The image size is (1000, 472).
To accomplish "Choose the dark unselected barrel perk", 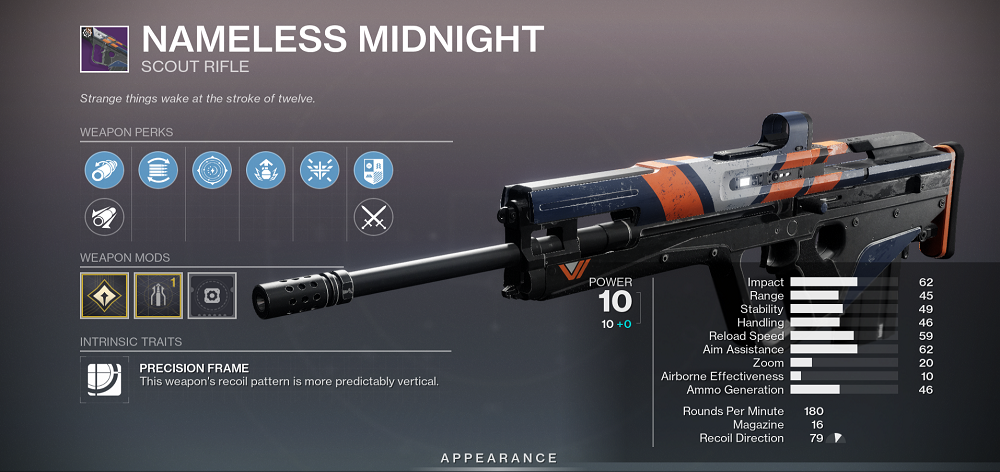I will [x=104, y=216].
